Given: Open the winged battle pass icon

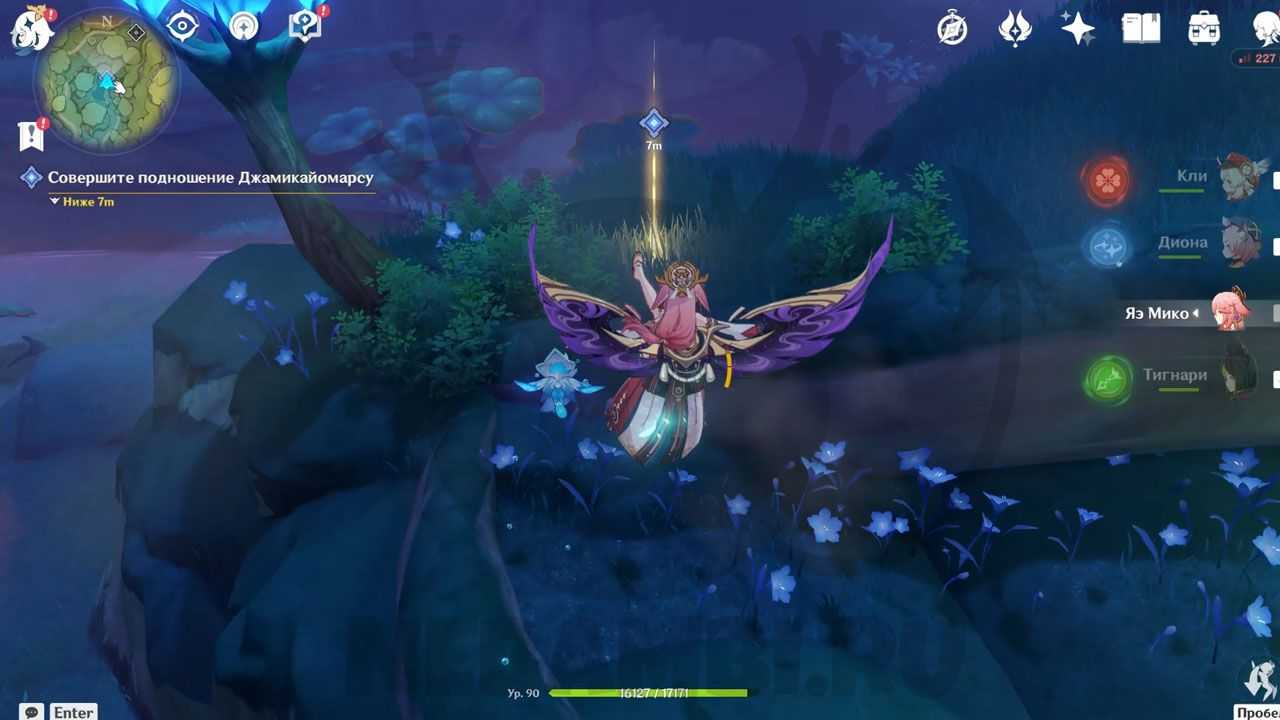Looking at the screenshot, I should pos(1015,29).
